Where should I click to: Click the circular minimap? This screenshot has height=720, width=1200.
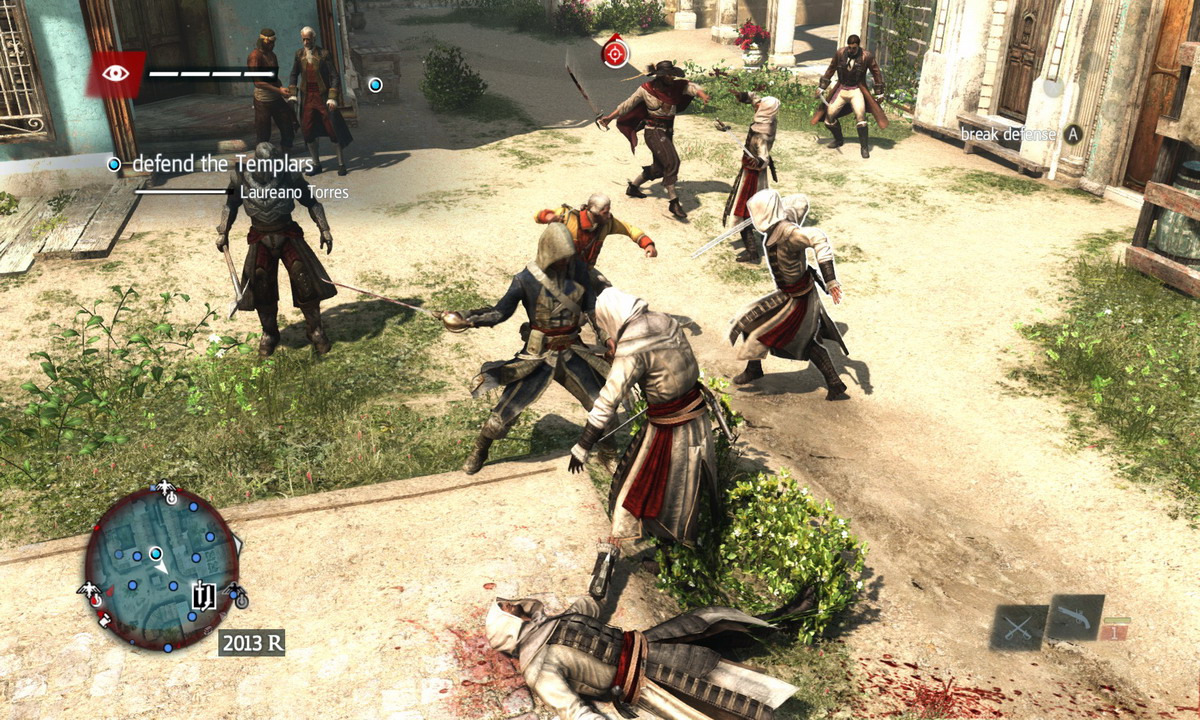tap(160, 568)
